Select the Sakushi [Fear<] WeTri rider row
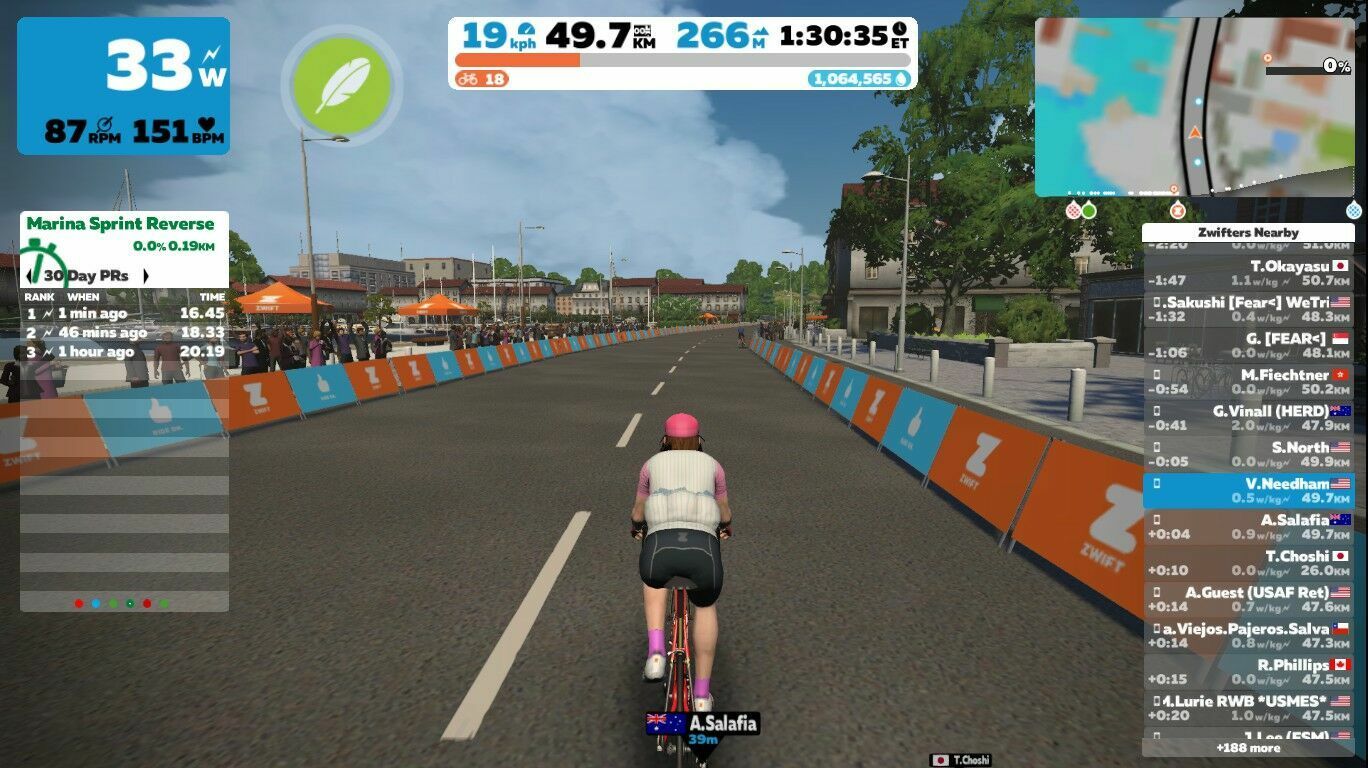 coord(1247,310)
